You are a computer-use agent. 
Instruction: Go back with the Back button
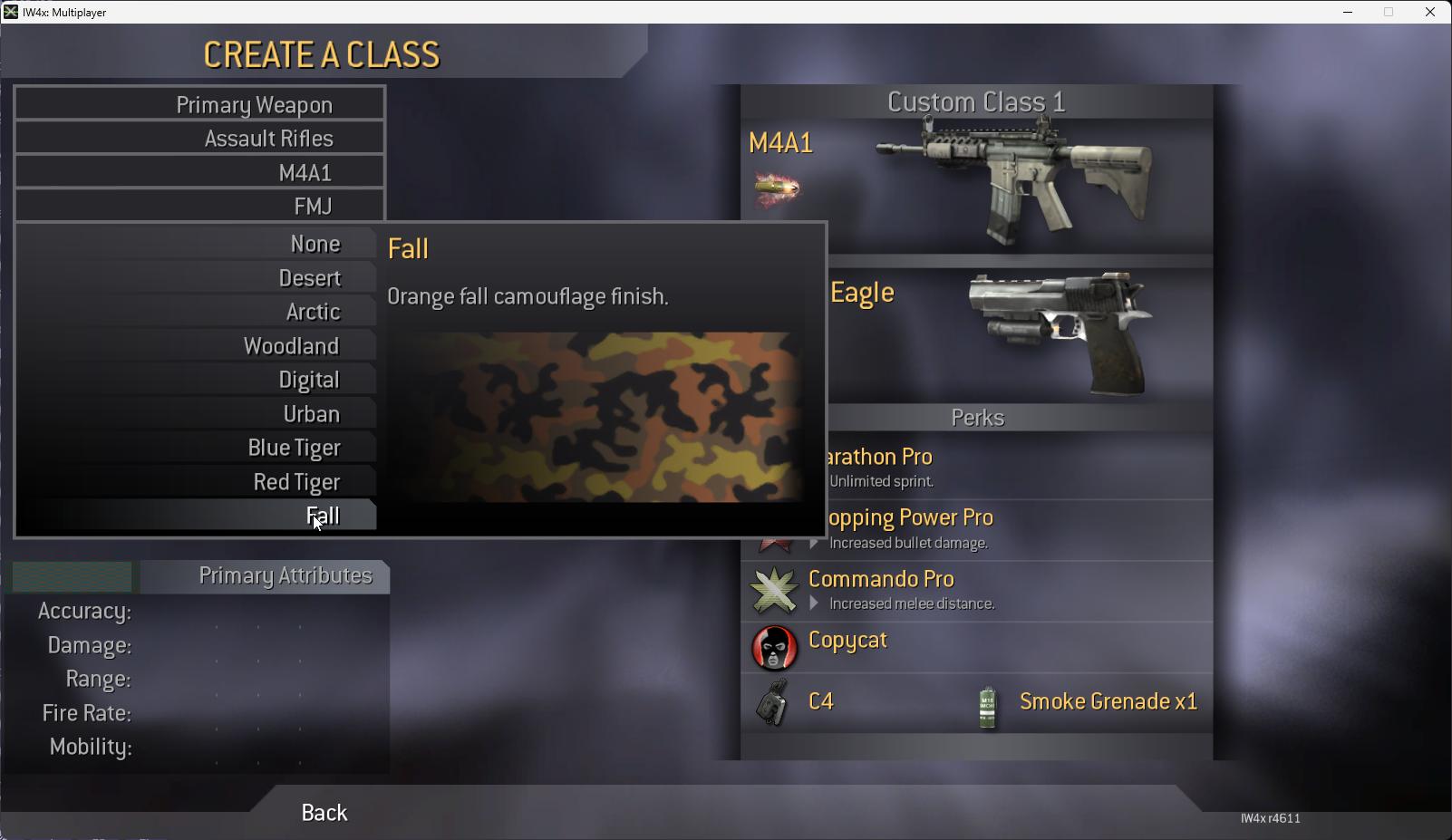click(x=324, y=813)
